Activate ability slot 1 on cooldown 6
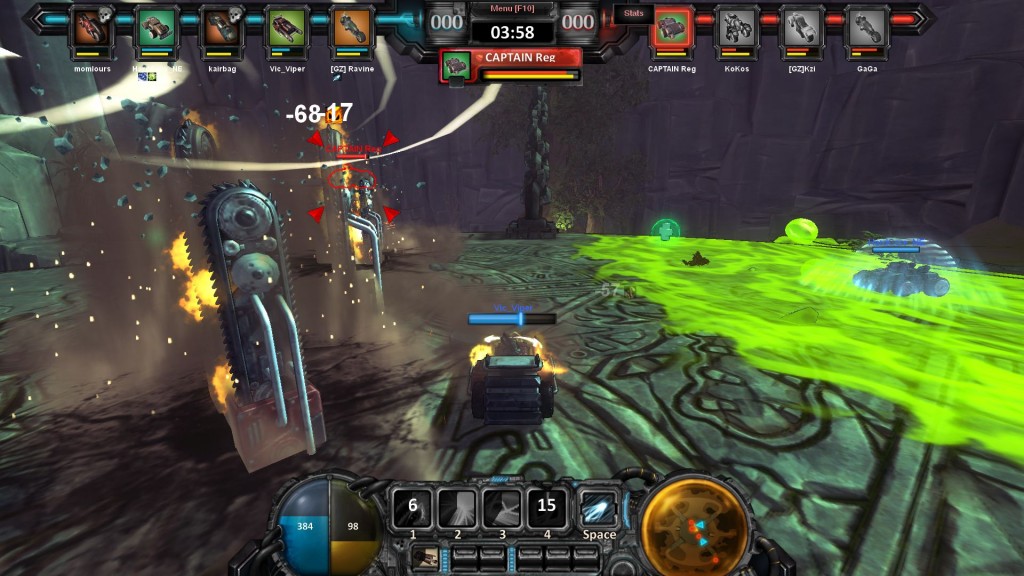The width and height of the screenshot is (1024, 576). pyautogui.click(x=412, y=507)
